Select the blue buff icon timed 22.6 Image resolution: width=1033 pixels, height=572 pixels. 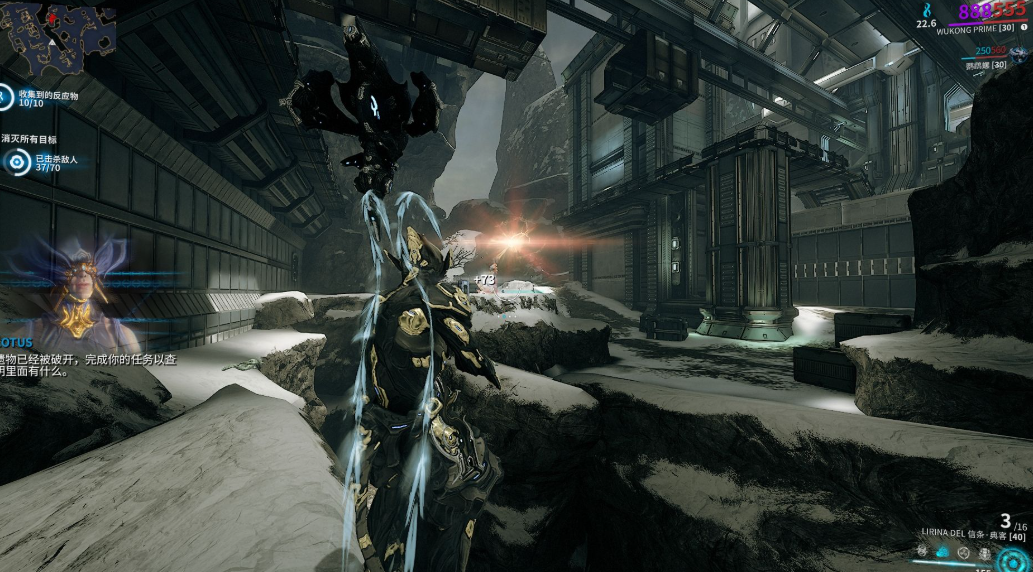coord(925,10)
